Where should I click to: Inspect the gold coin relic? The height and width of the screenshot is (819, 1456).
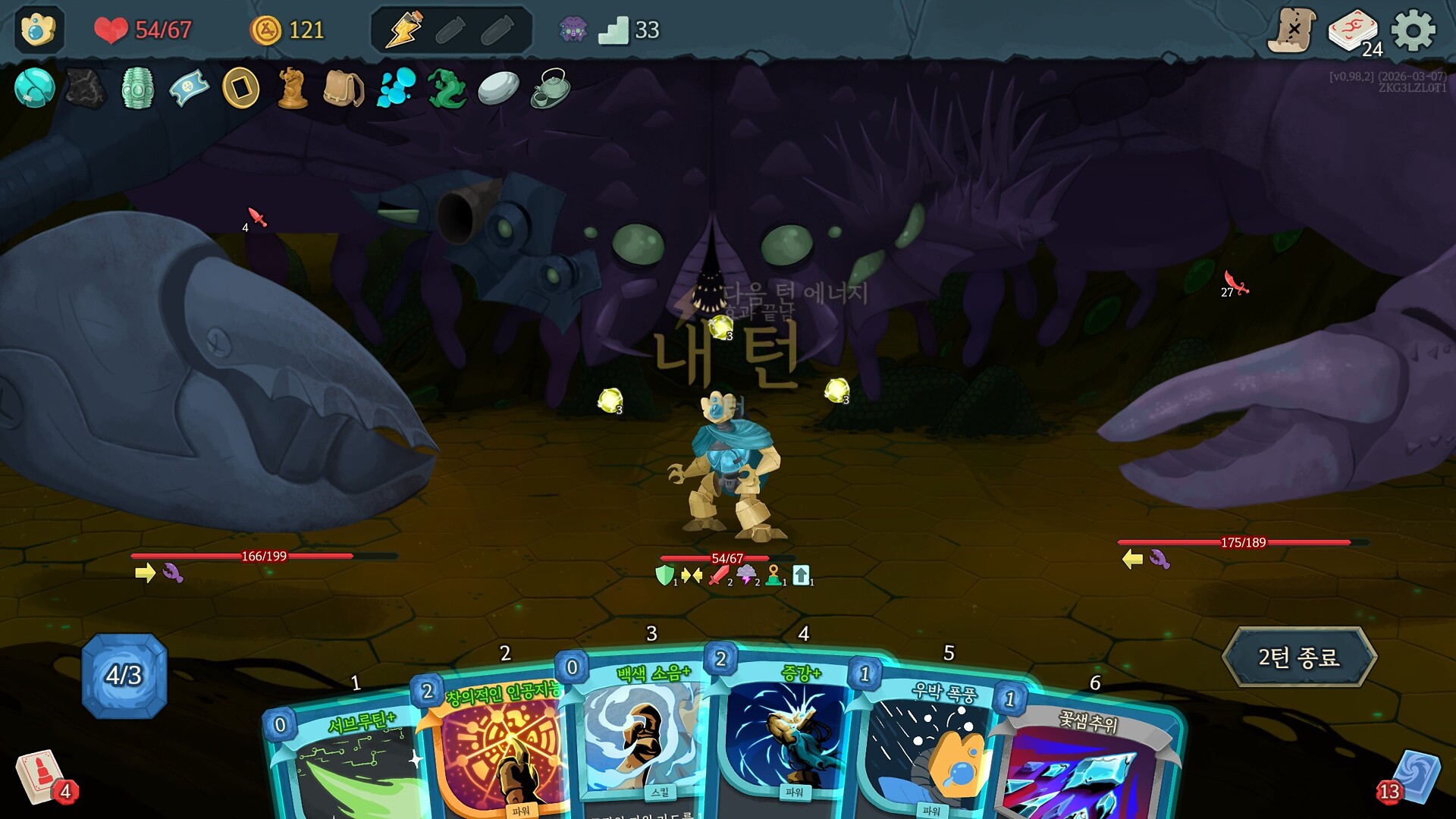point(240,89)
